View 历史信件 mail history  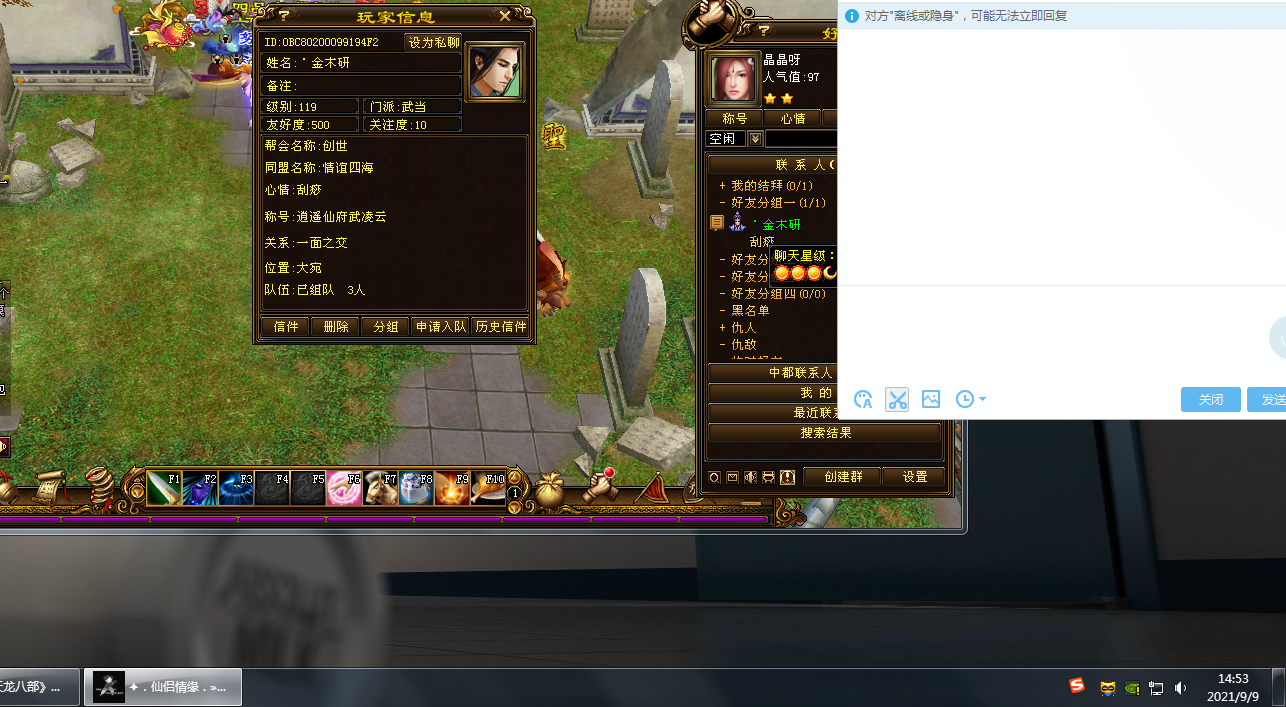click(x=500, y=327)
